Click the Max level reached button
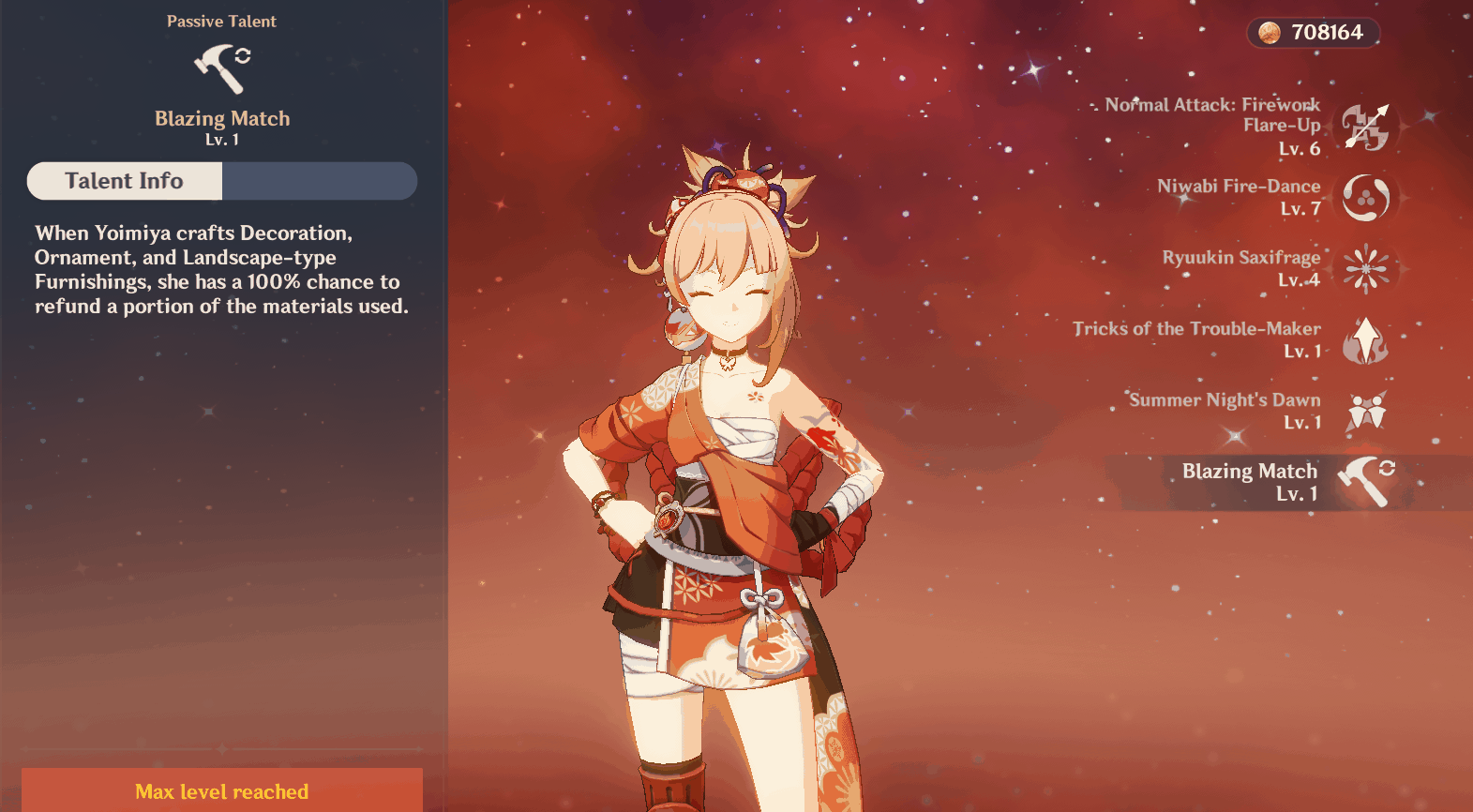This screenshot has width=1473, height=812. pos(221,791)
